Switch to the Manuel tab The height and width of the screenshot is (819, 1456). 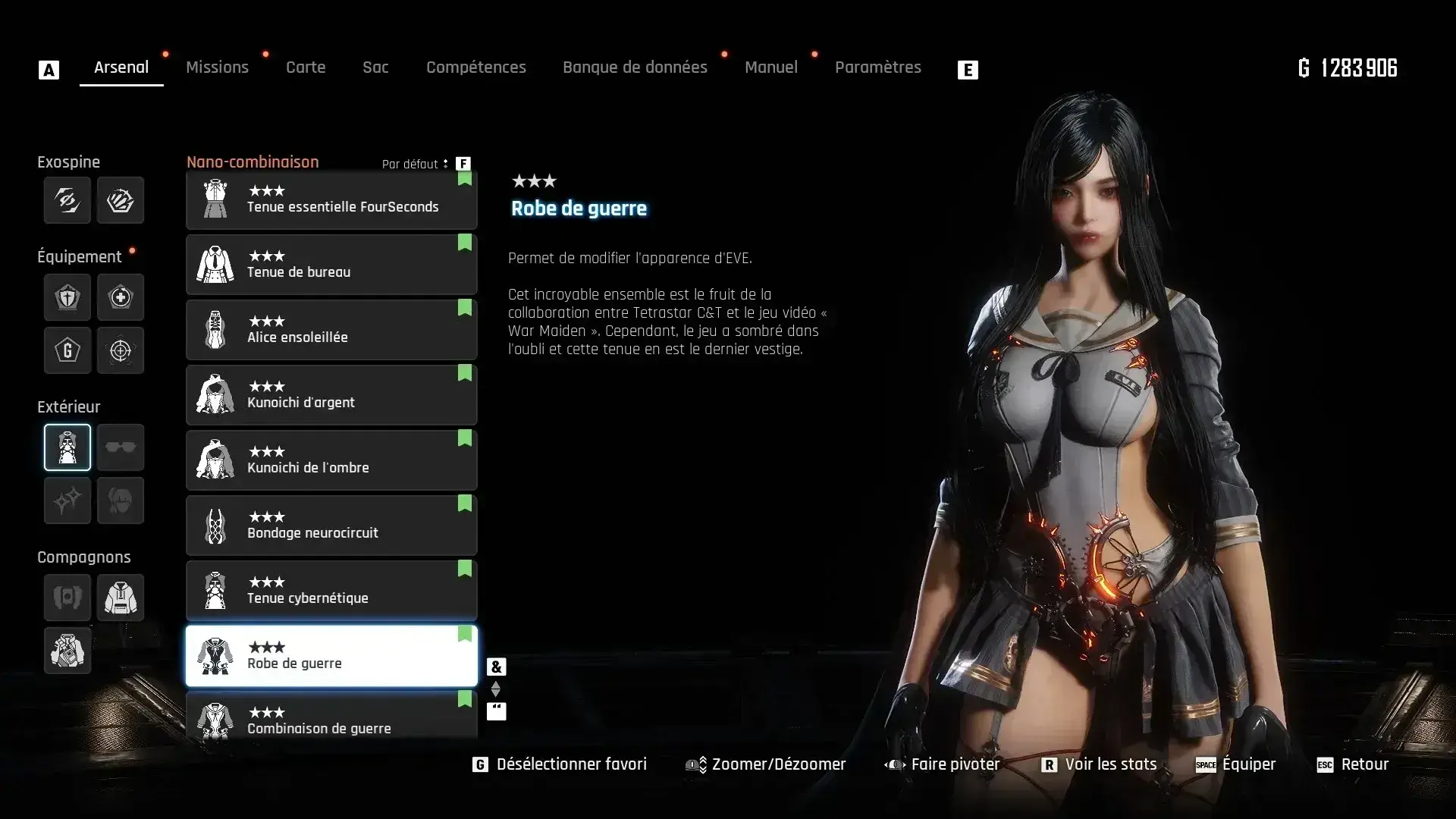770,67
